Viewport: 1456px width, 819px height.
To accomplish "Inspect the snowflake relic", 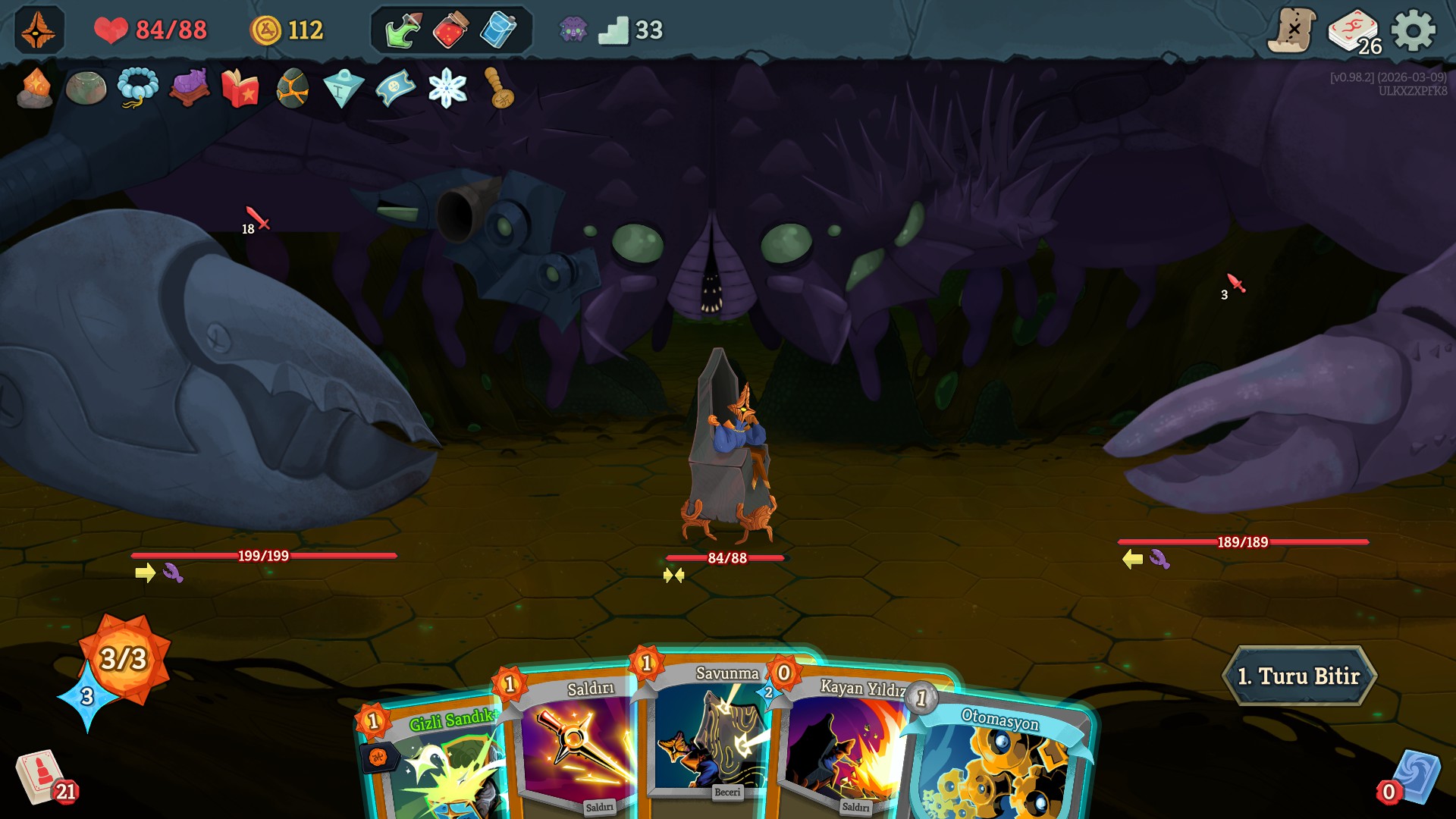I will (447, 88).
